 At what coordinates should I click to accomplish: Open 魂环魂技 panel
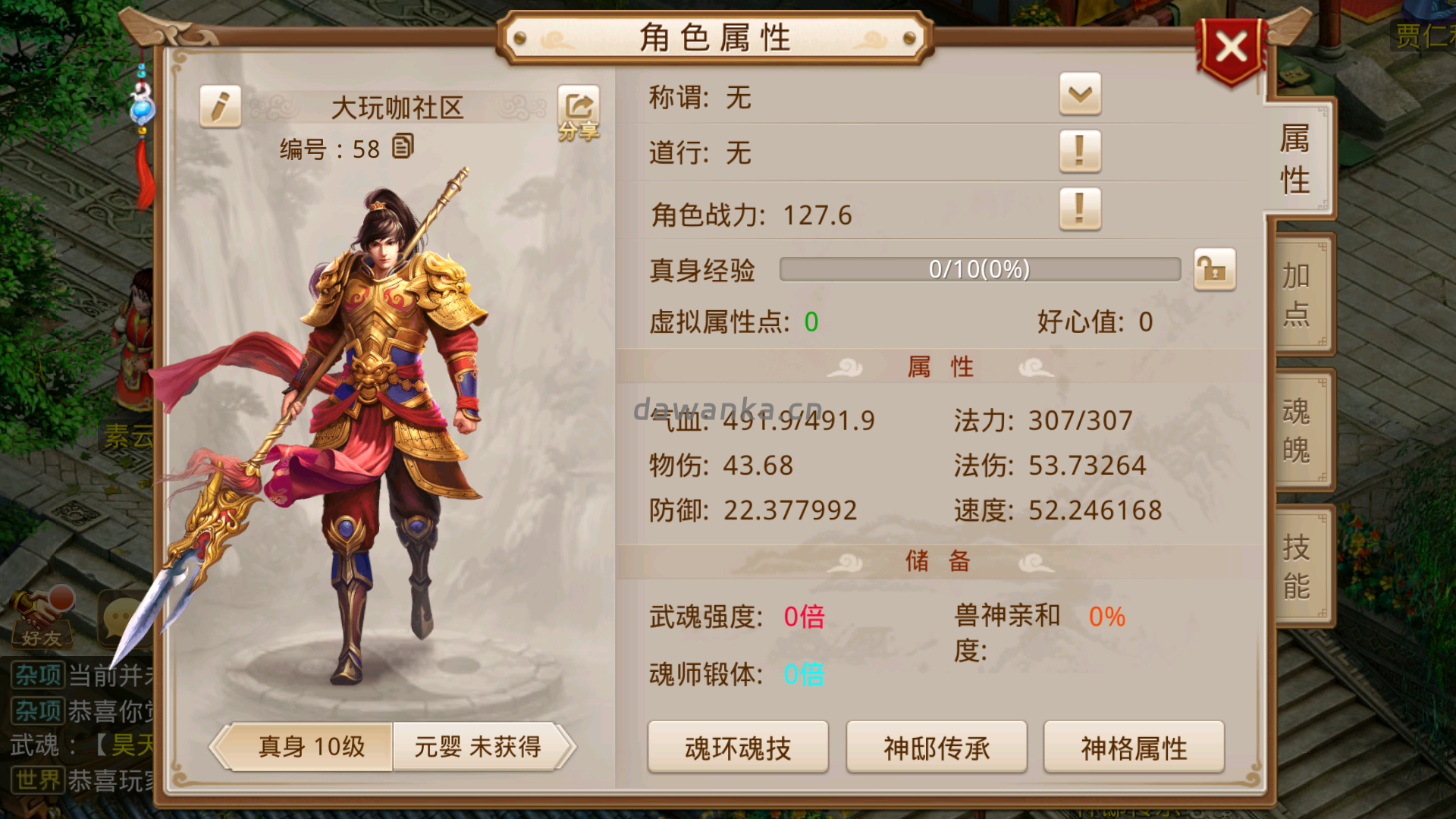pos(737,747)
